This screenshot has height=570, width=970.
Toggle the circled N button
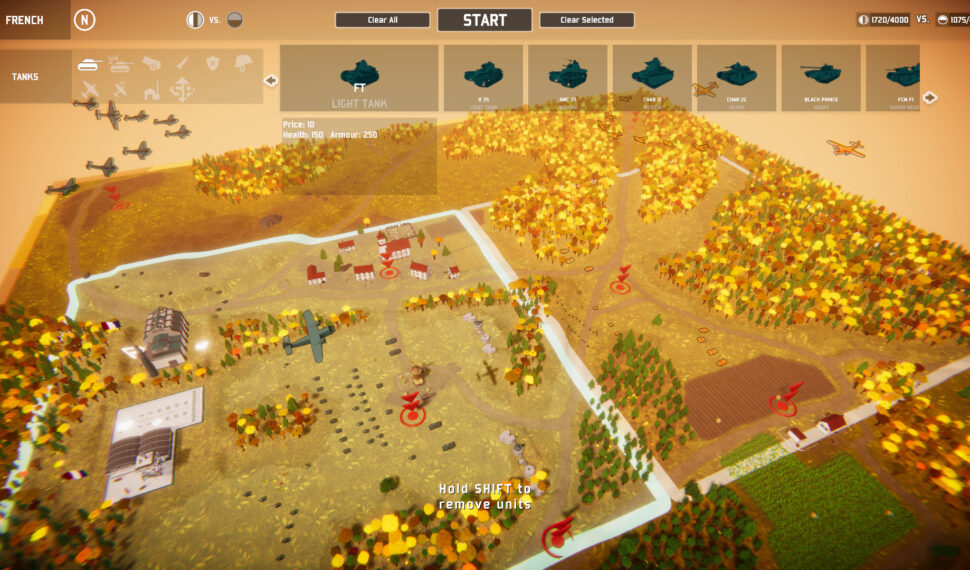tap(85, 19)
